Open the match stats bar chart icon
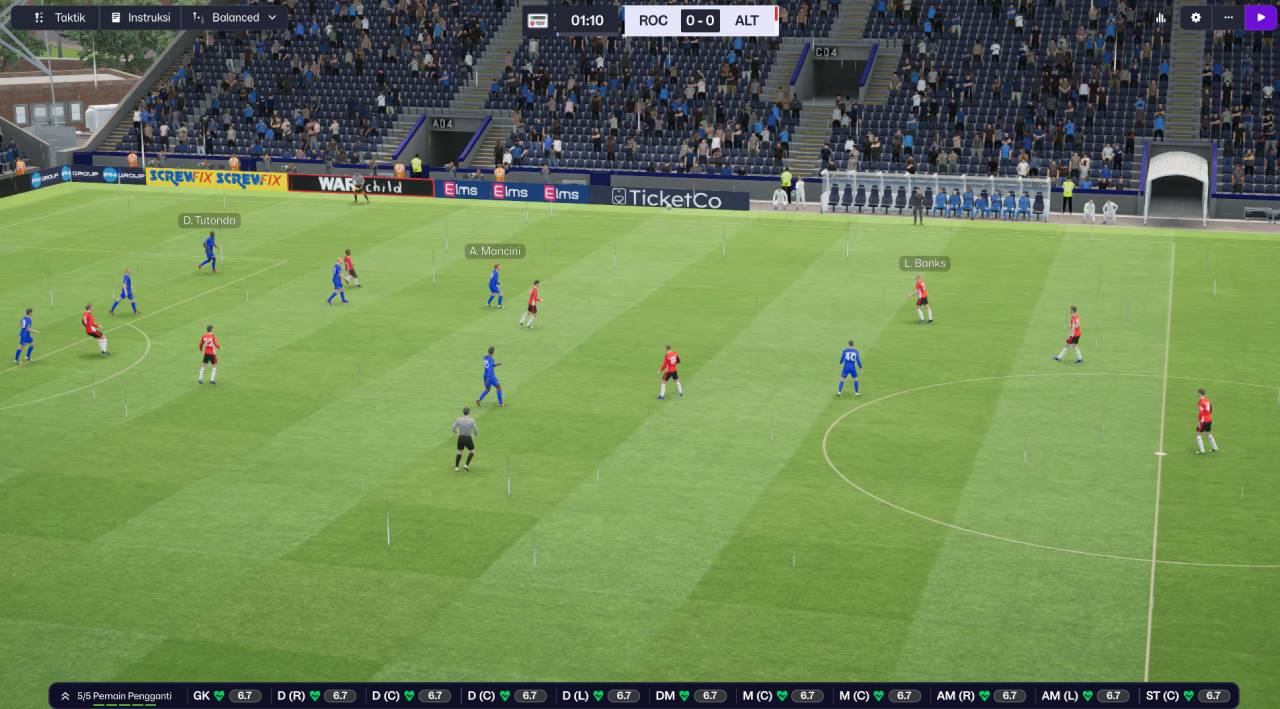This screenshot has height=709, width=1280. pos(1161,18)
